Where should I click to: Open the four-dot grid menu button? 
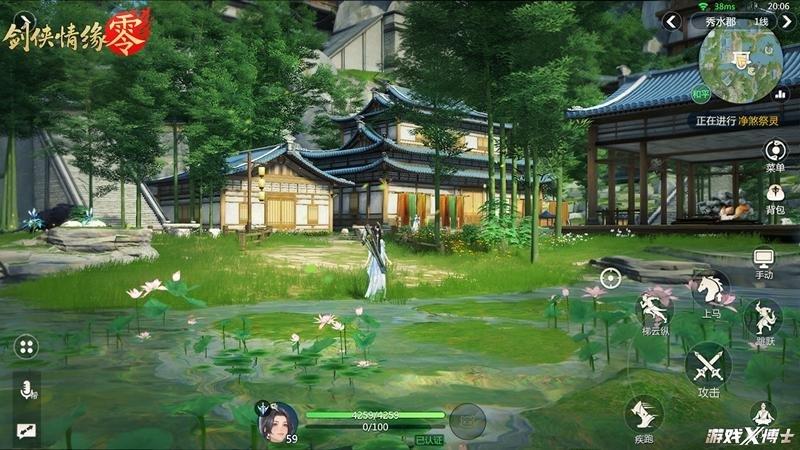[x=26, y=347]
